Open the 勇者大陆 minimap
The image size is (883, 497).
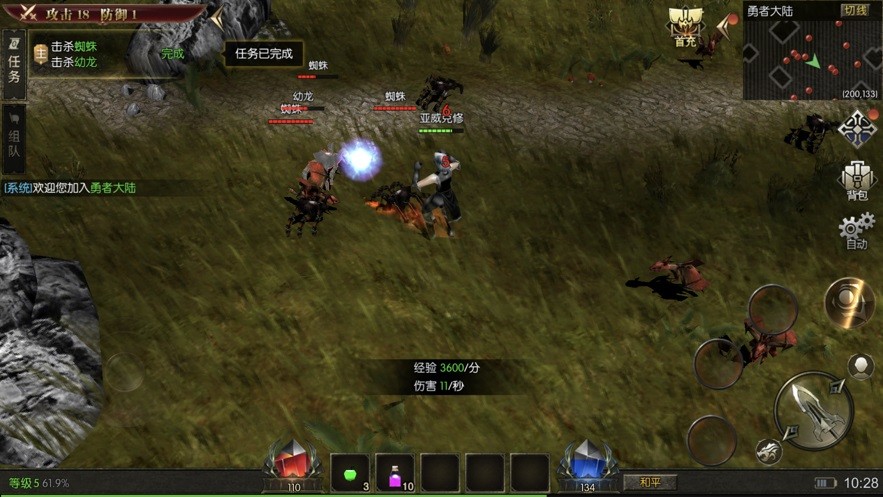(811, 58)
